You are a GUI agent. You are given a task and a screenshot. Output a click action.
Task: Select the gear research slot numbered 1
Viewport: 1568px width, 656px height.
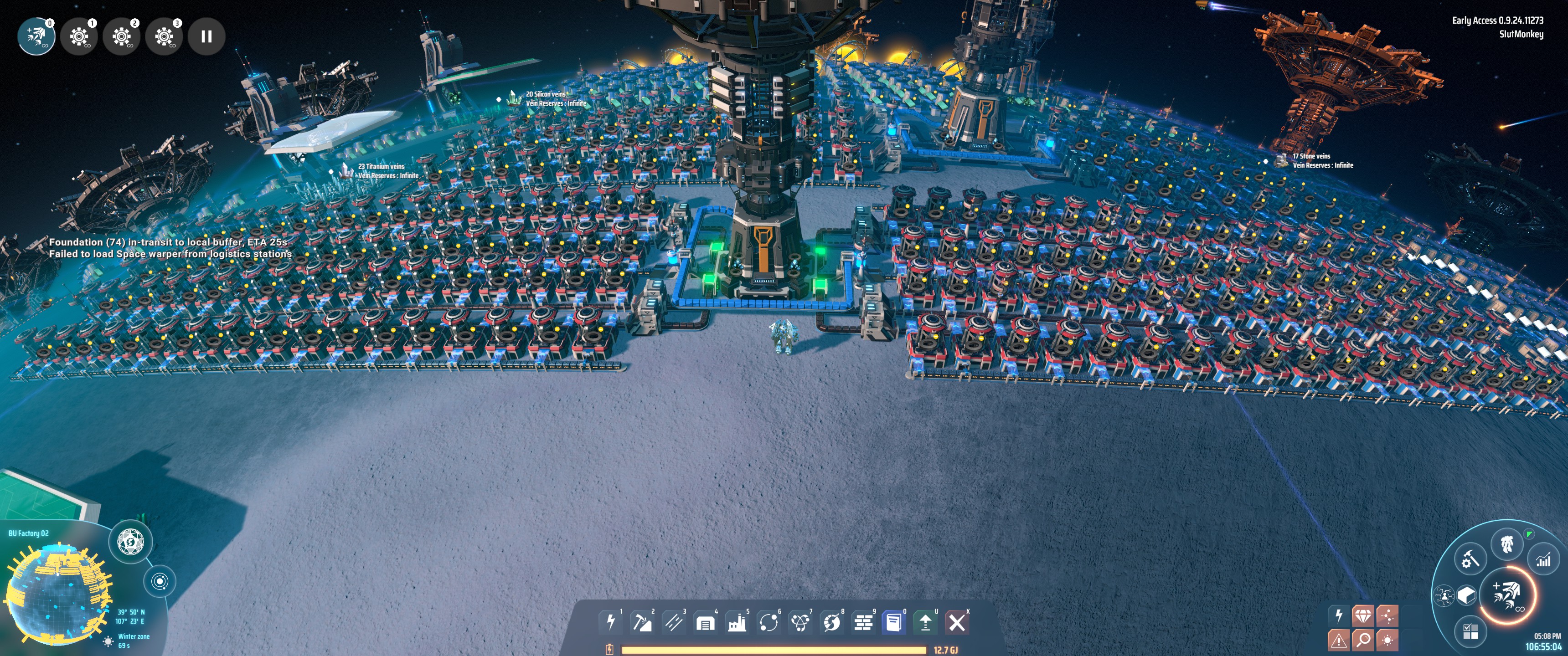click(79, 36)
